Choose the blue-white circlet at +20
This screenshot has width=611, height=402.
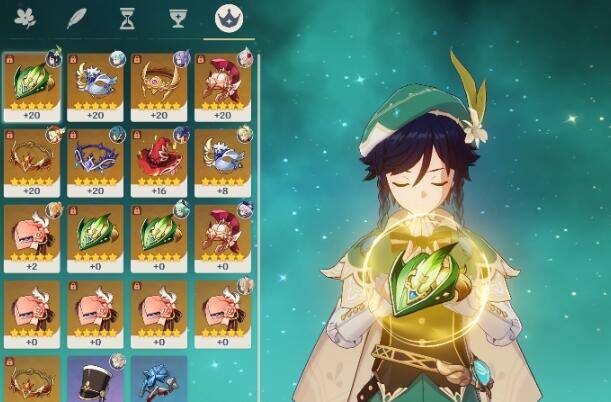coord(95,85)
